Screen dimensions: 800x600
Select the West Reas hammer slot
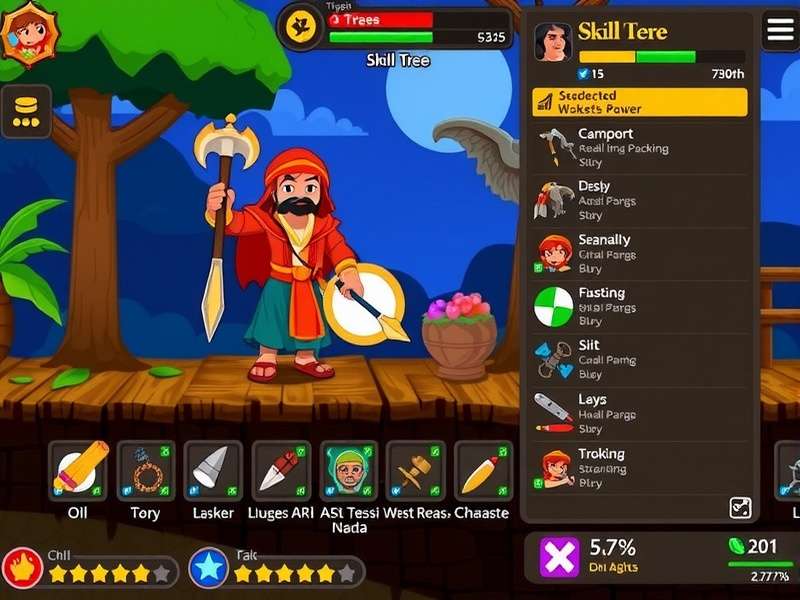pyautogui.click(x=415, y=470)
